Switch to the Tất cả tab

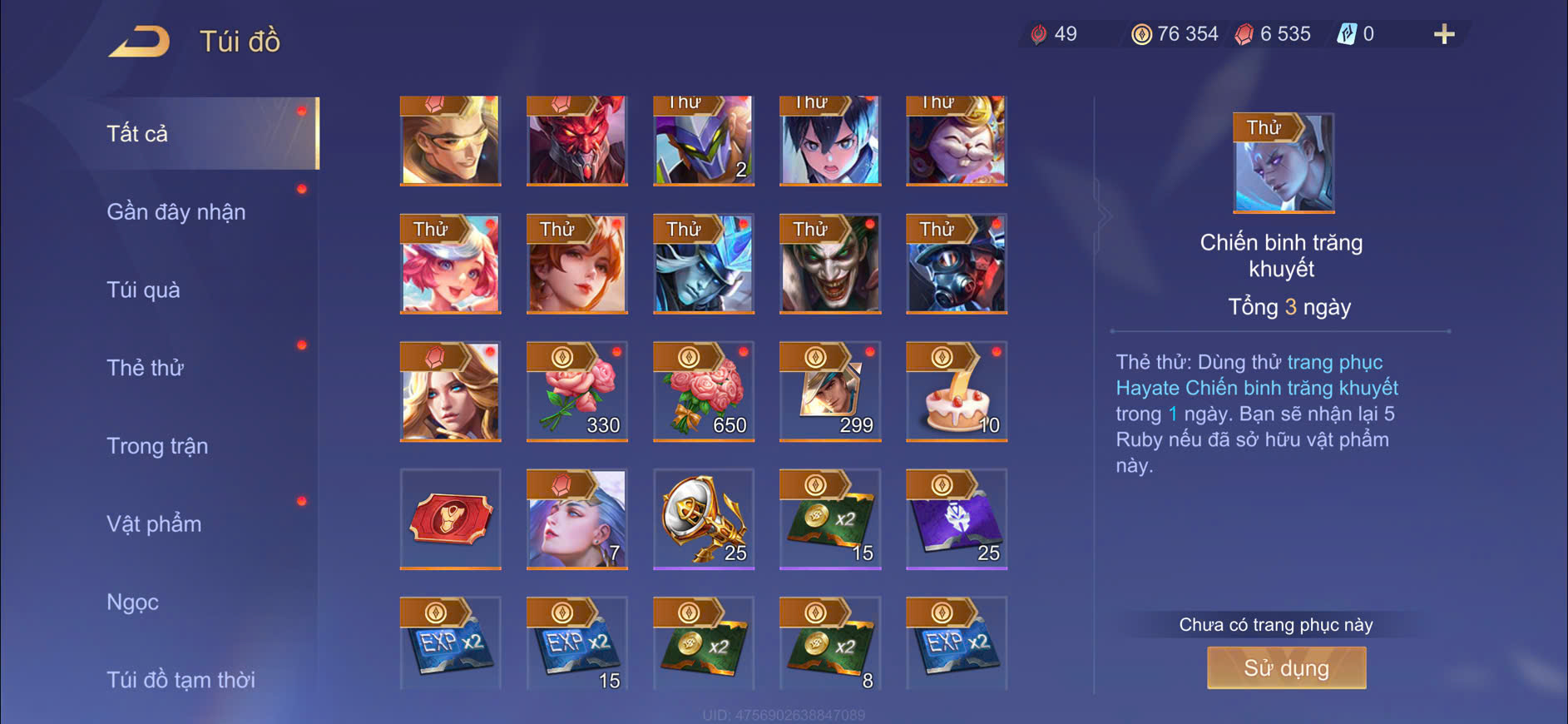point(138,134)
